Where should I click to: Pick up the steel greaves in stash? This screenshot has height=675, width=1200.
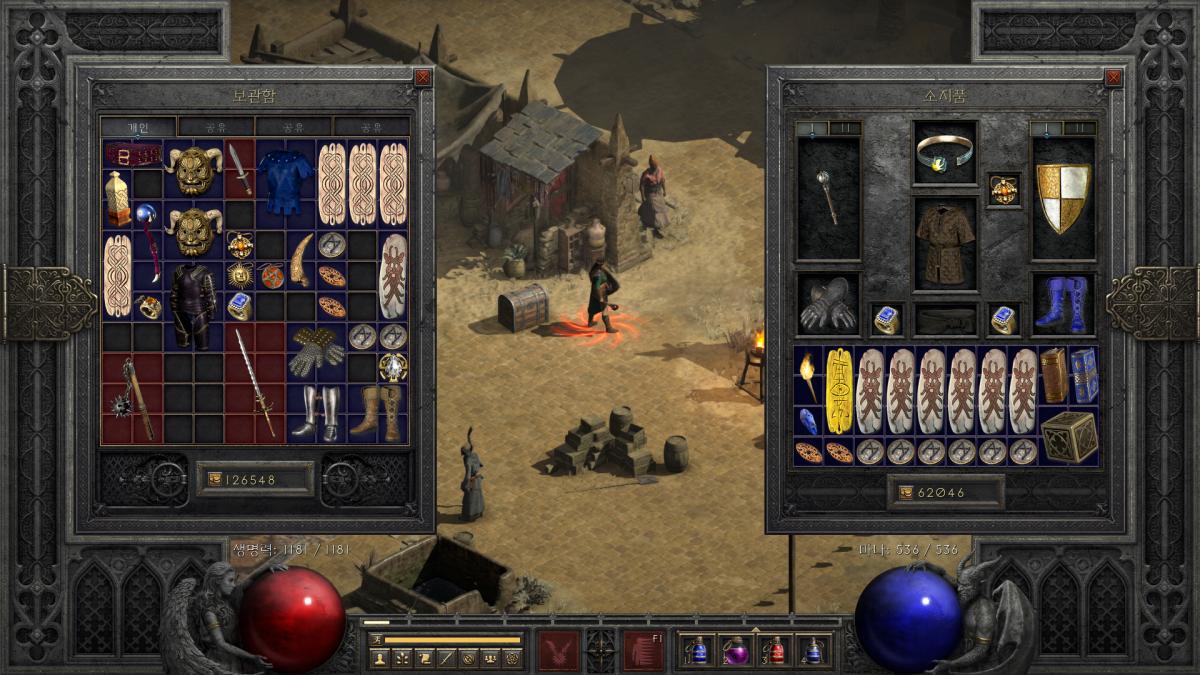click(x=316, y=412)
